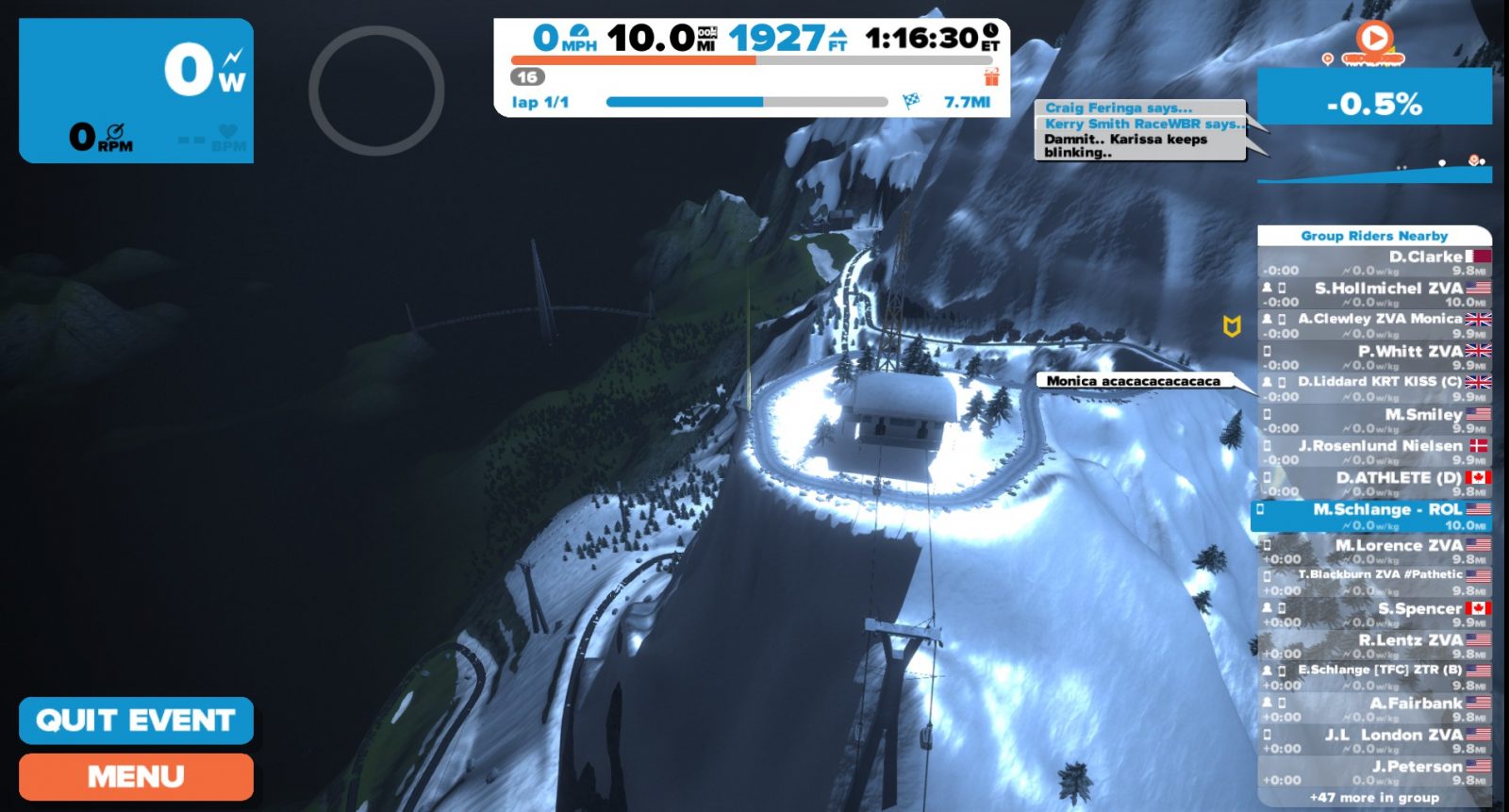Pick D.Liddard KRT KISS rider row

1374,389
